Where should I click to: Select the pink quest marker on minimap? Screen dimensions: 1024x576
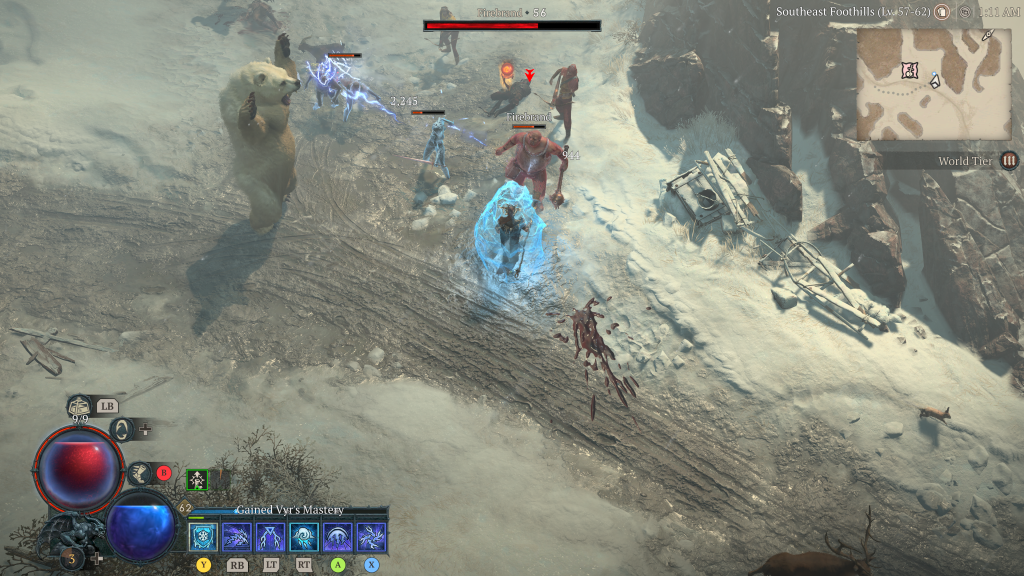909,69
